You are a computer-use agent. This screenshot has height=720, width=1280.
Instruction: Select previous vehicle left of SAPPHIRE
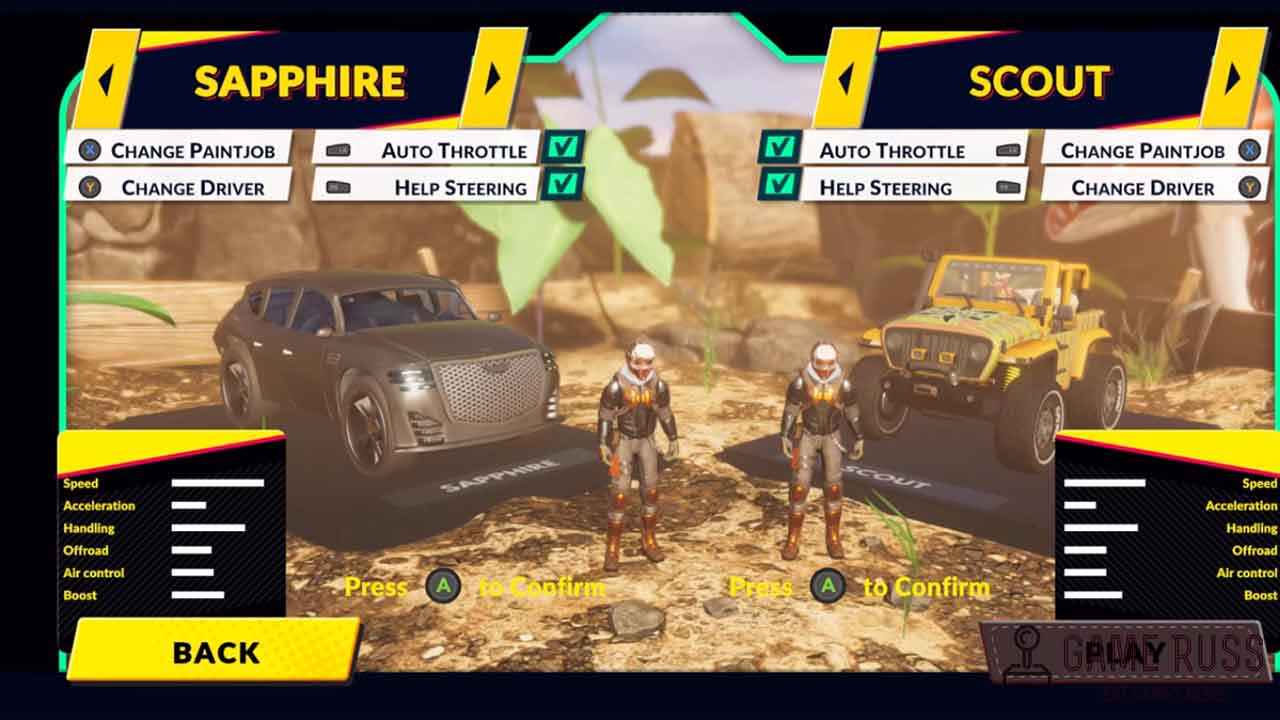coord(104,79)
